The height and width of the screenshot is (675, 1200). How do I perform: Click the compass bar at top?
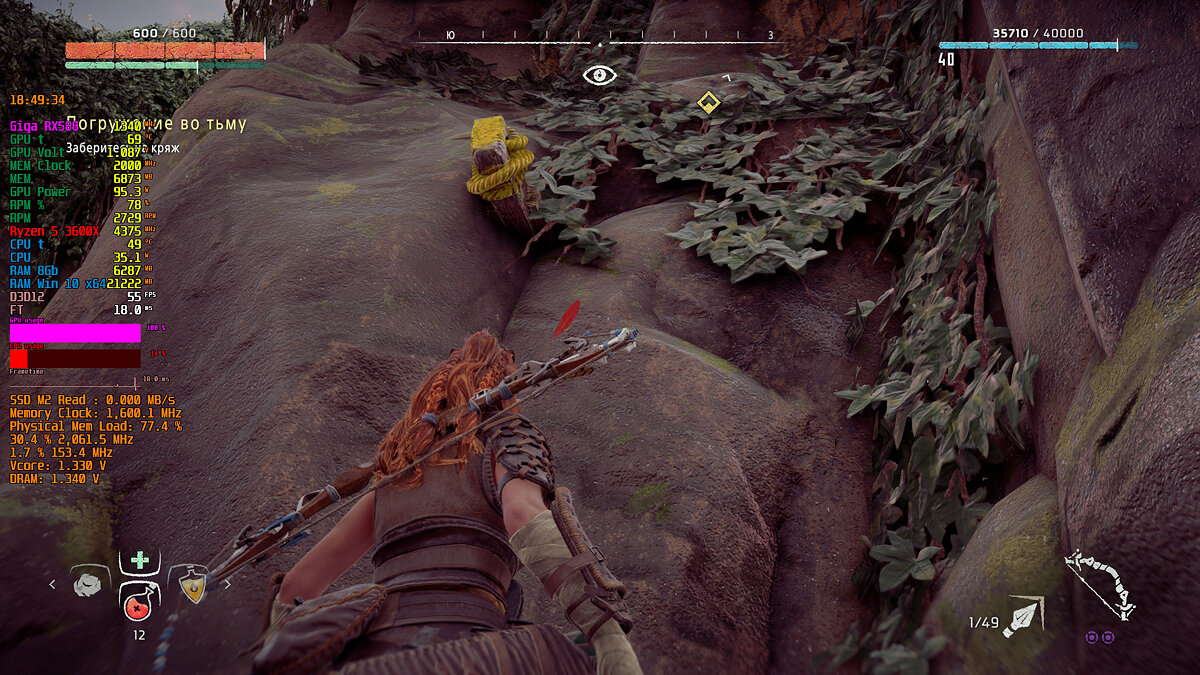[599, 41]
